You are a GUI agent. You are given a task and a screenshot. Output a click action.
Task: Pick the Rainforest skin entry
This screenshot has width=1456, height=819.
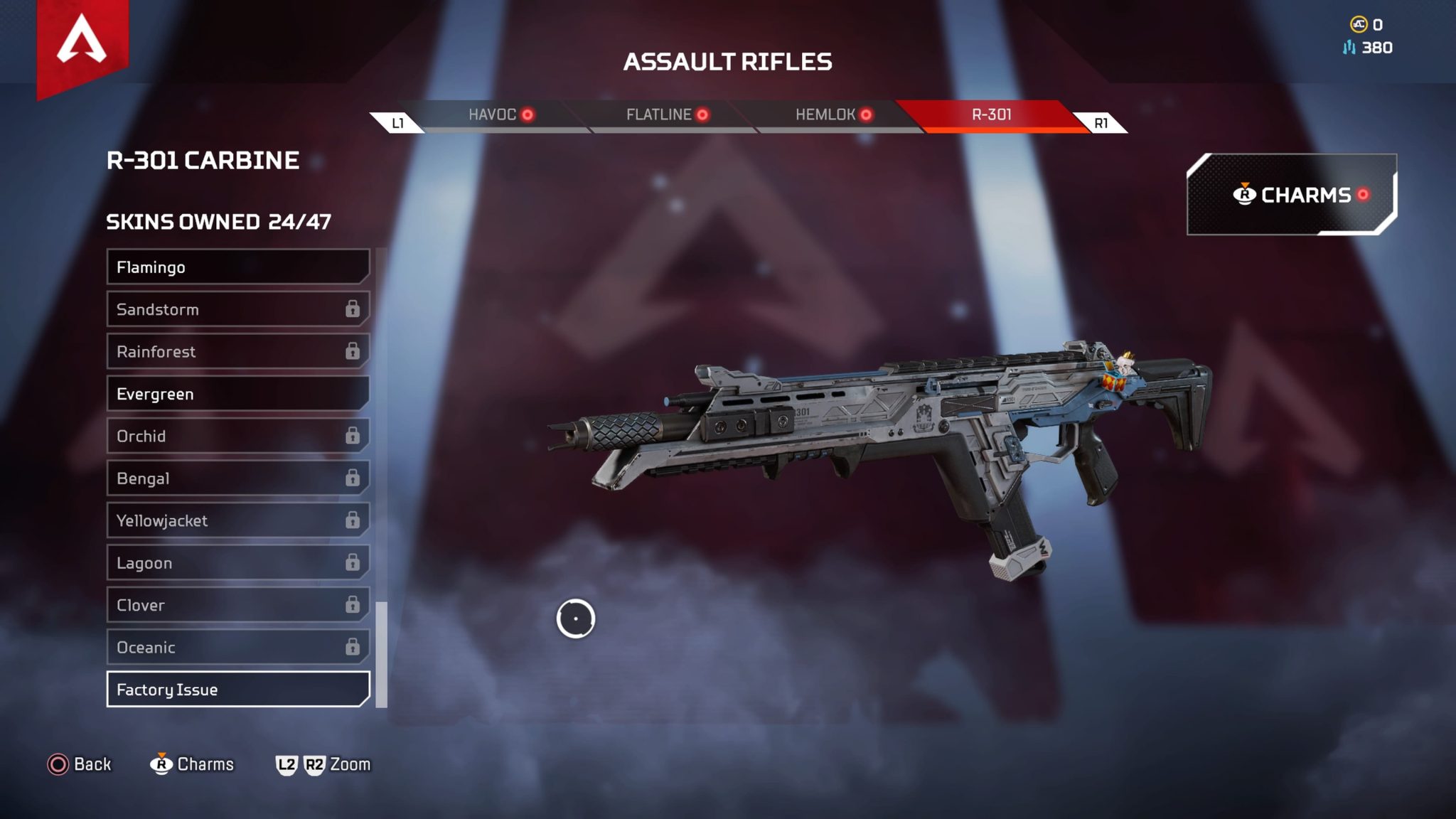(x=237, y=352)
